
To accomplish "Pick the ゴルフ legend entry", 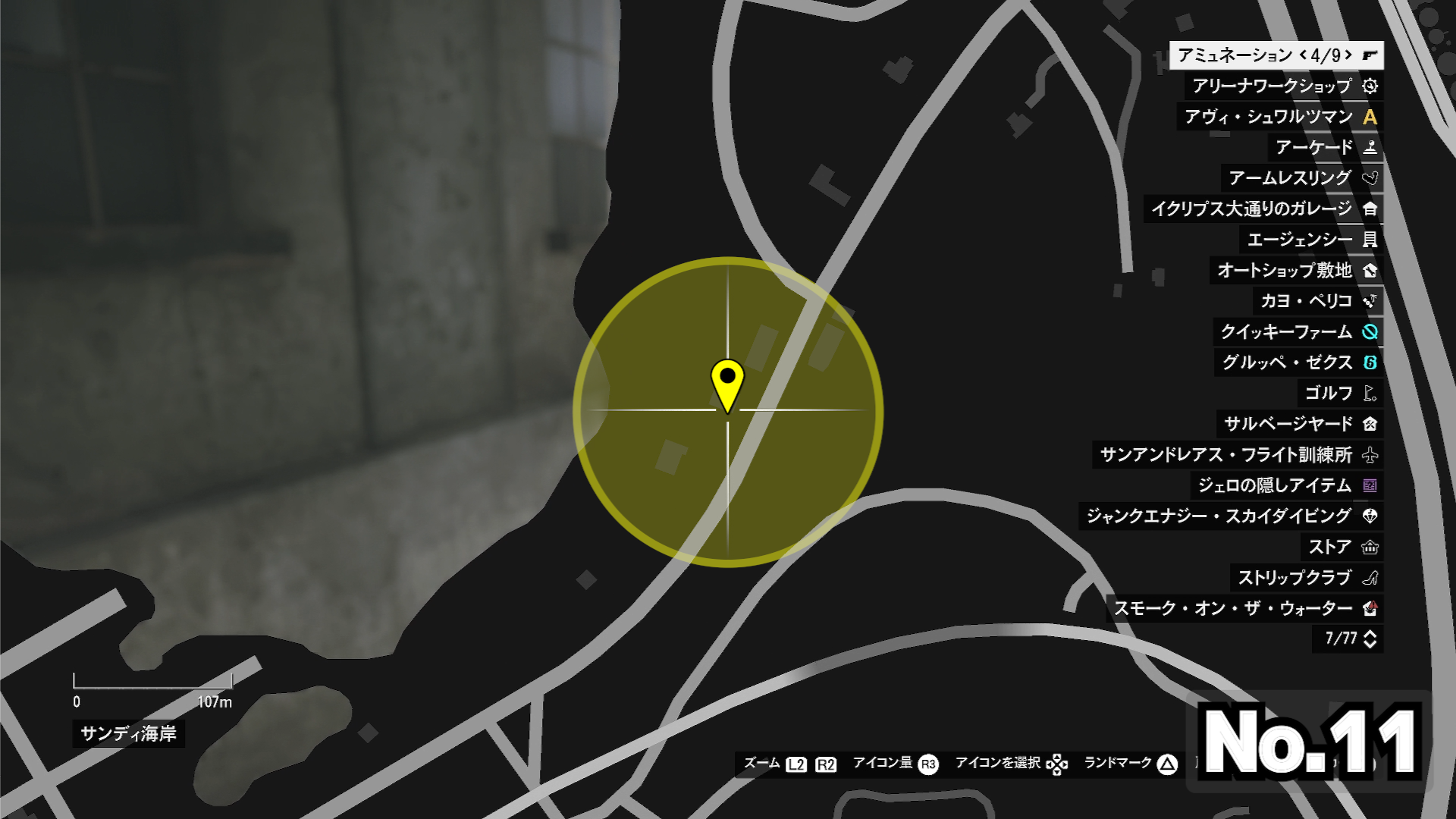I will [1339, 394].
